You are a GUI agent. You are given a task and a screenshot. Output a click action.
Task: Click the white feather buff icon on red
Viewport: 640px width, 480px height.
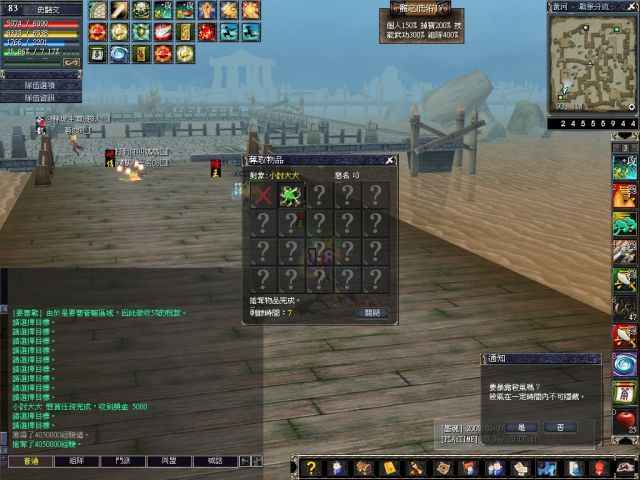pyautogui.click(x=163, y=31)
